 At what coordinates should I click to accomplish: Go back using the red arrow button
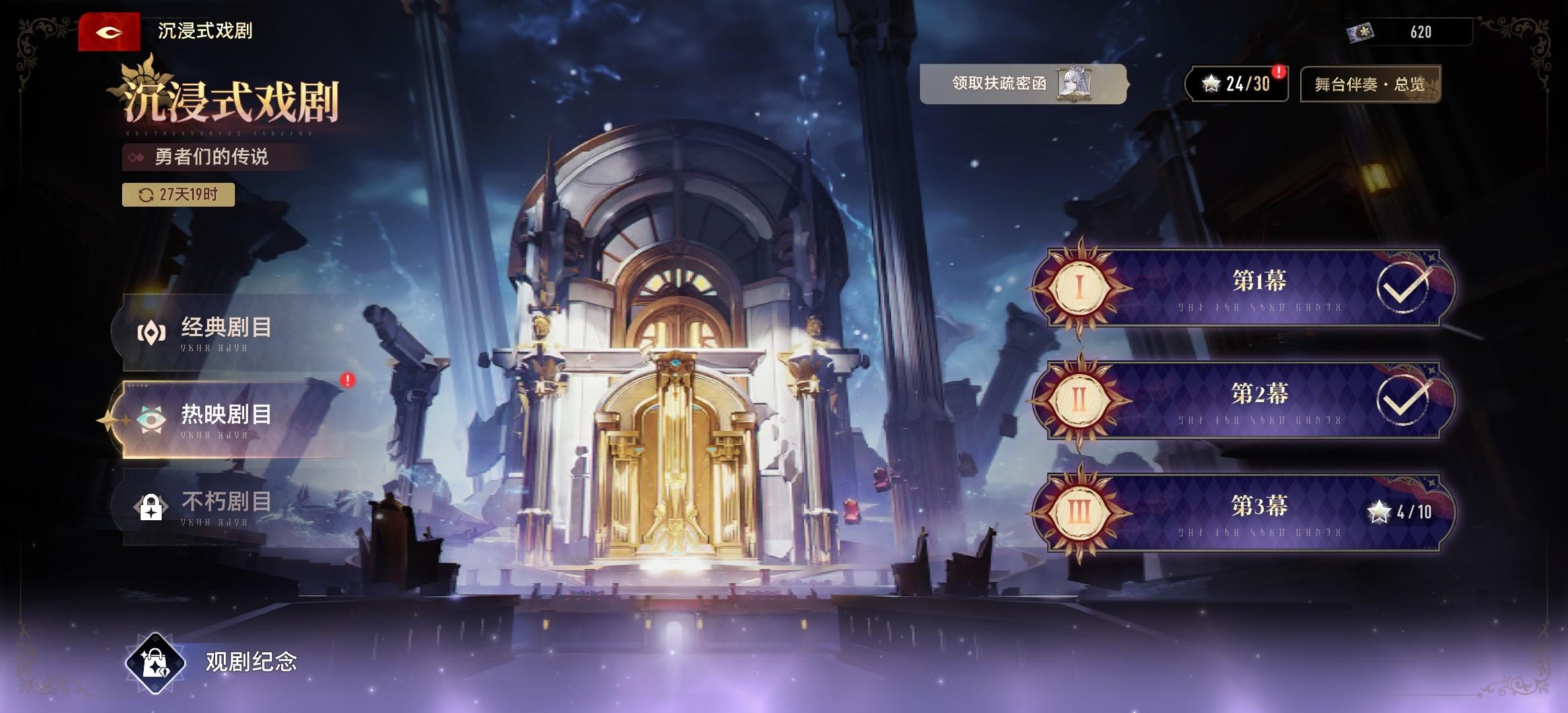pos(109,32)
